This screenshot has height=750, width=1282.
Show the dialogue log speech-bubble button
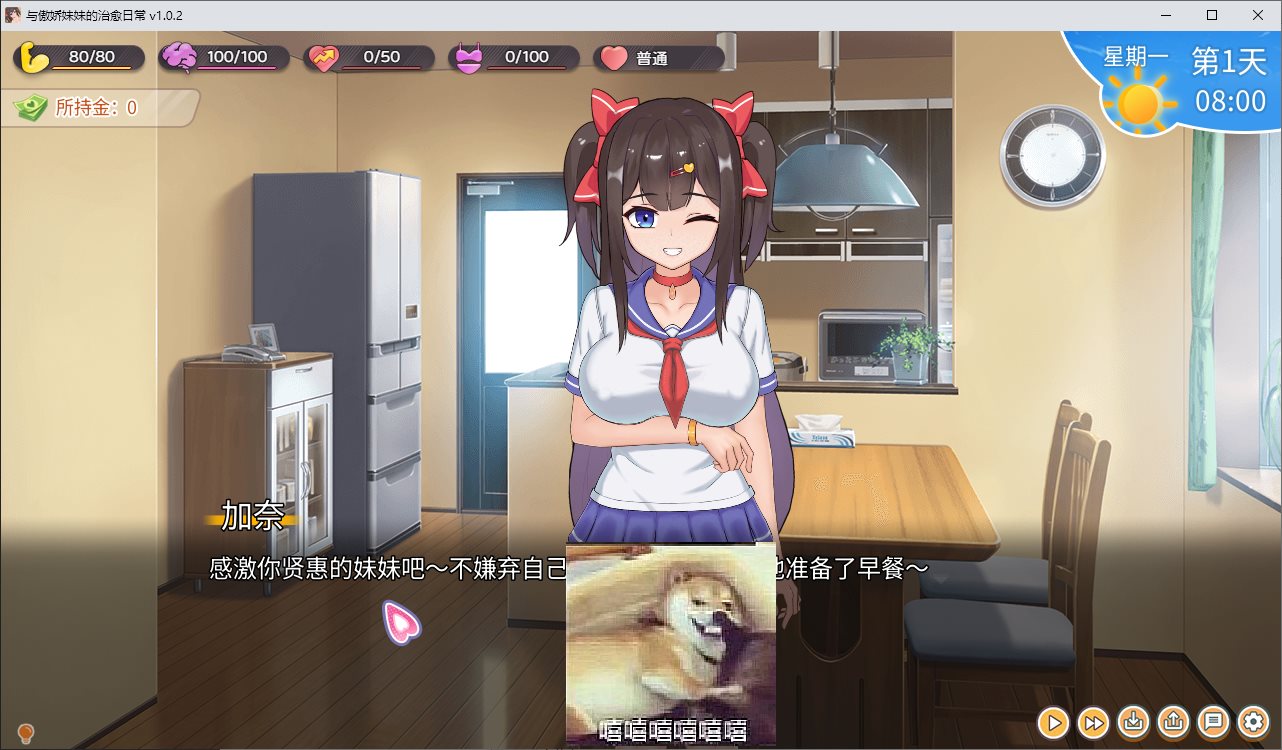[x=1214, y=721]
